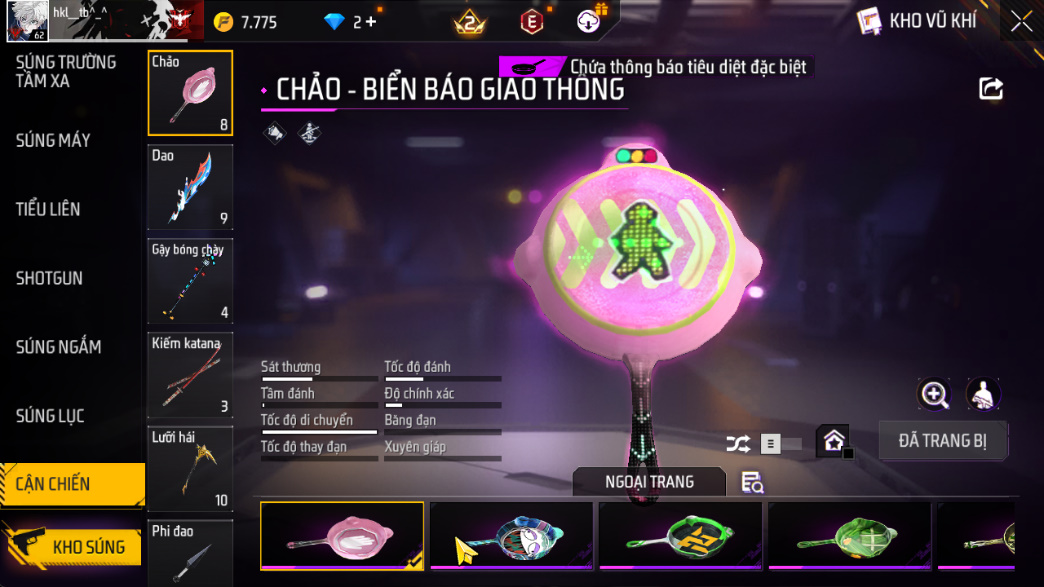Select the green pan skin thumbnail
Viewport: 1044px width, 587px height.
tap(849, 537)
